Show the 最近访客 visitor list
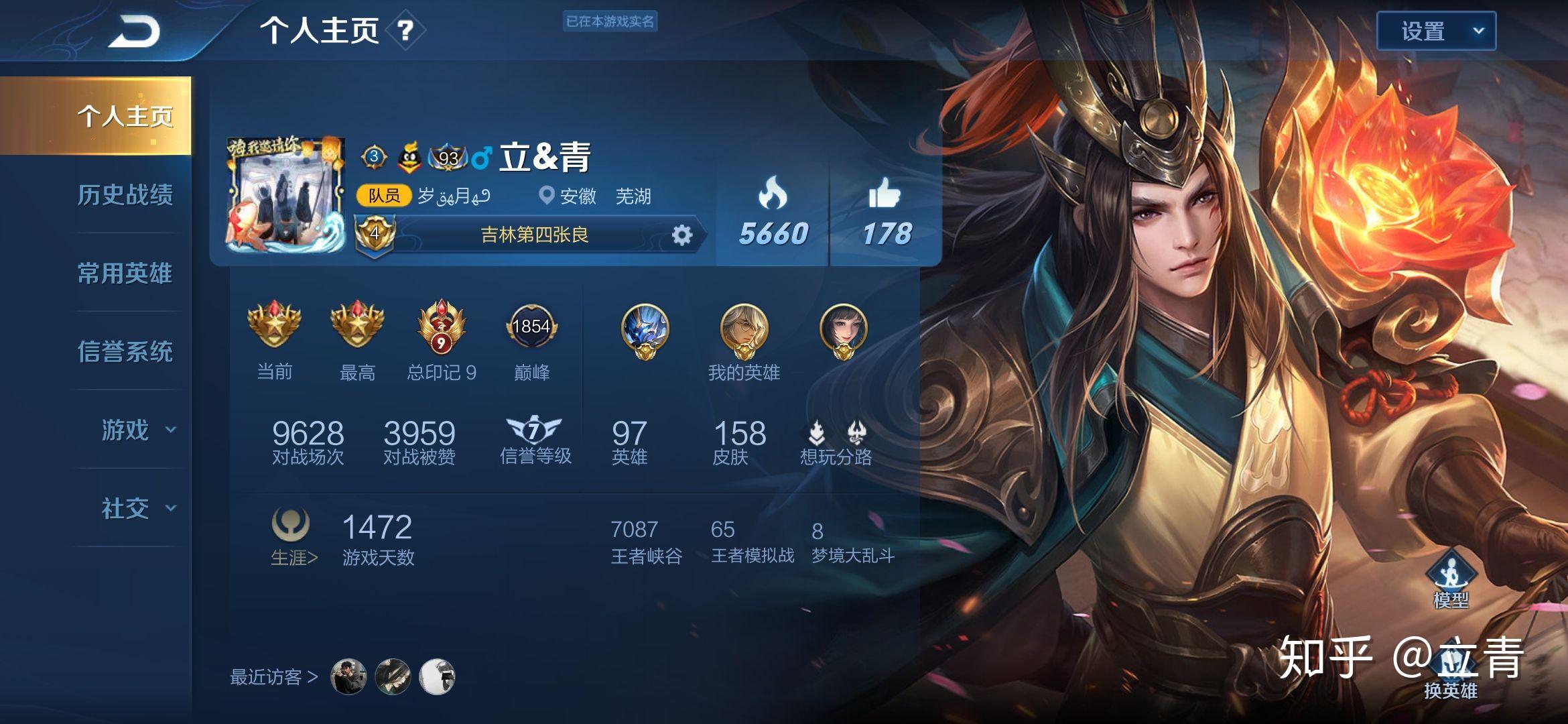The height and width of the screenshot is (724, 1568). tap(273, 677)
